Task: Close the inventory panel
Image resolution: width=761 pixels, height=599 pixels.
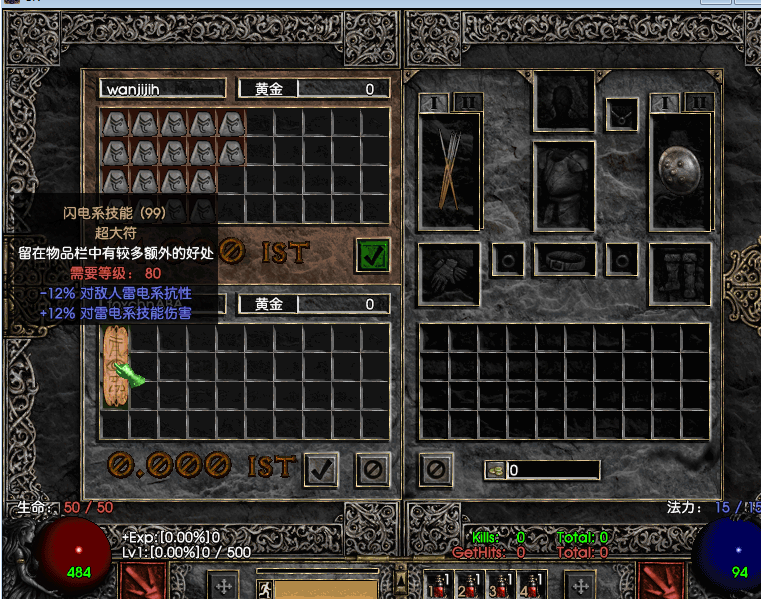Action: pos(435,468)
